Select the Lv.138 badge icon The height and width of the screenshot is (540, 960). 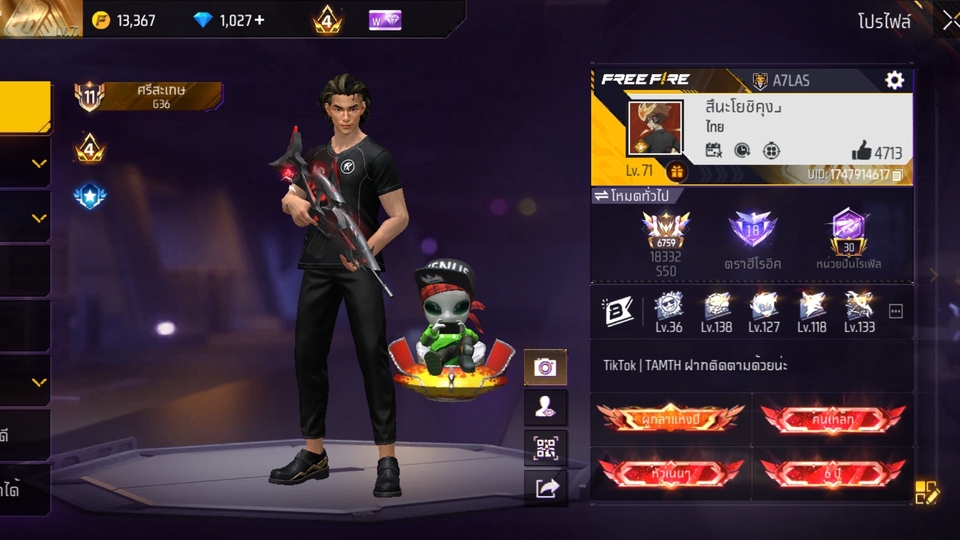click(716, 307)
